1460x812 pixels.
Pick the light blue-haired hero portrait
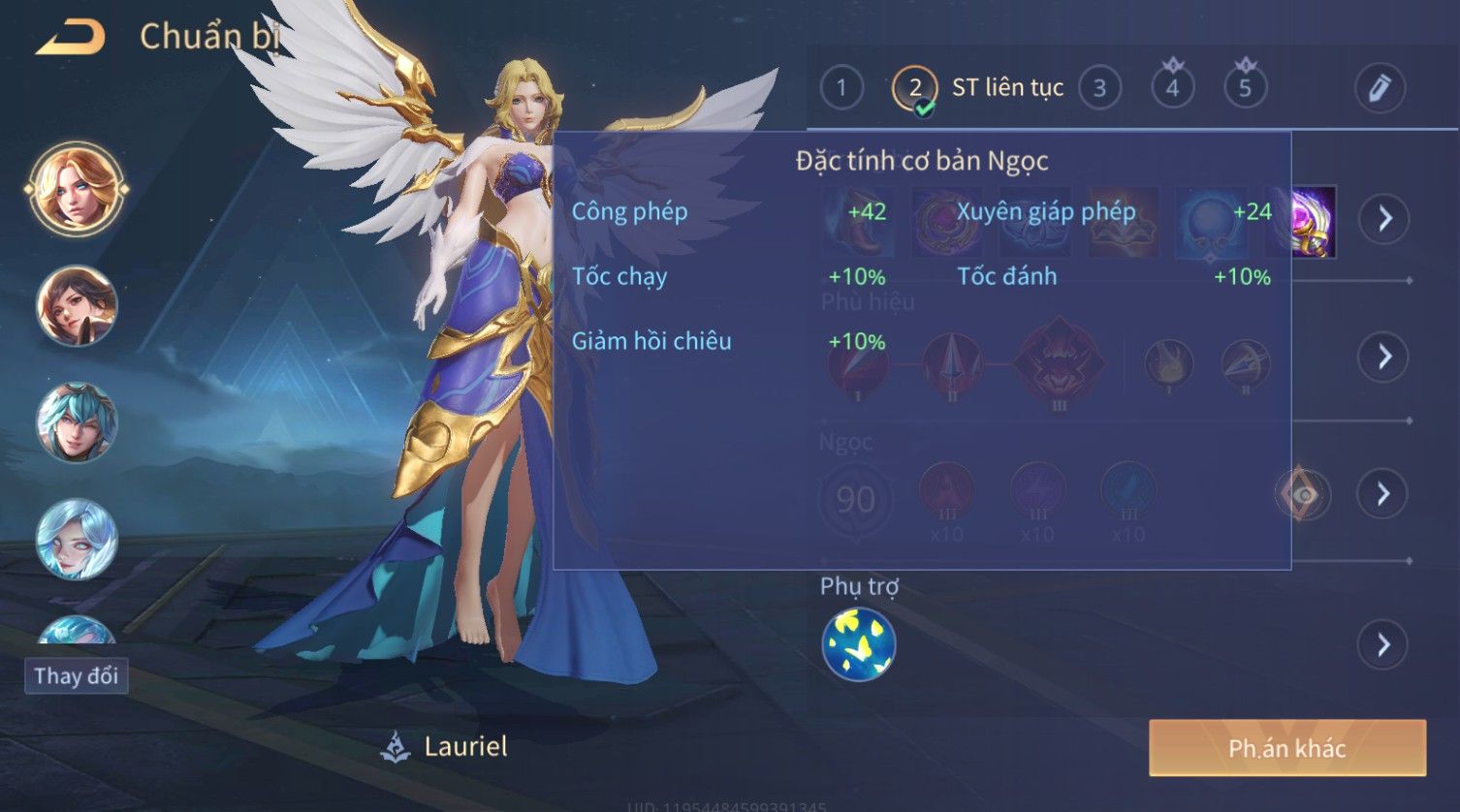click(77, 539)
